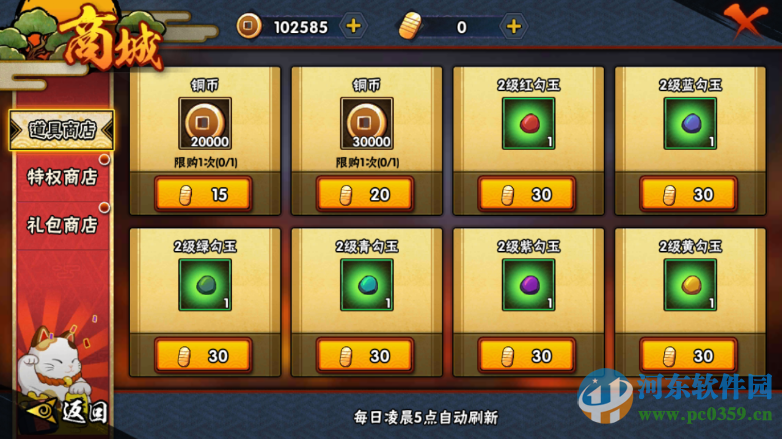
Task: Open the 特权商店 tab
Action: click(x=61, y=176)
